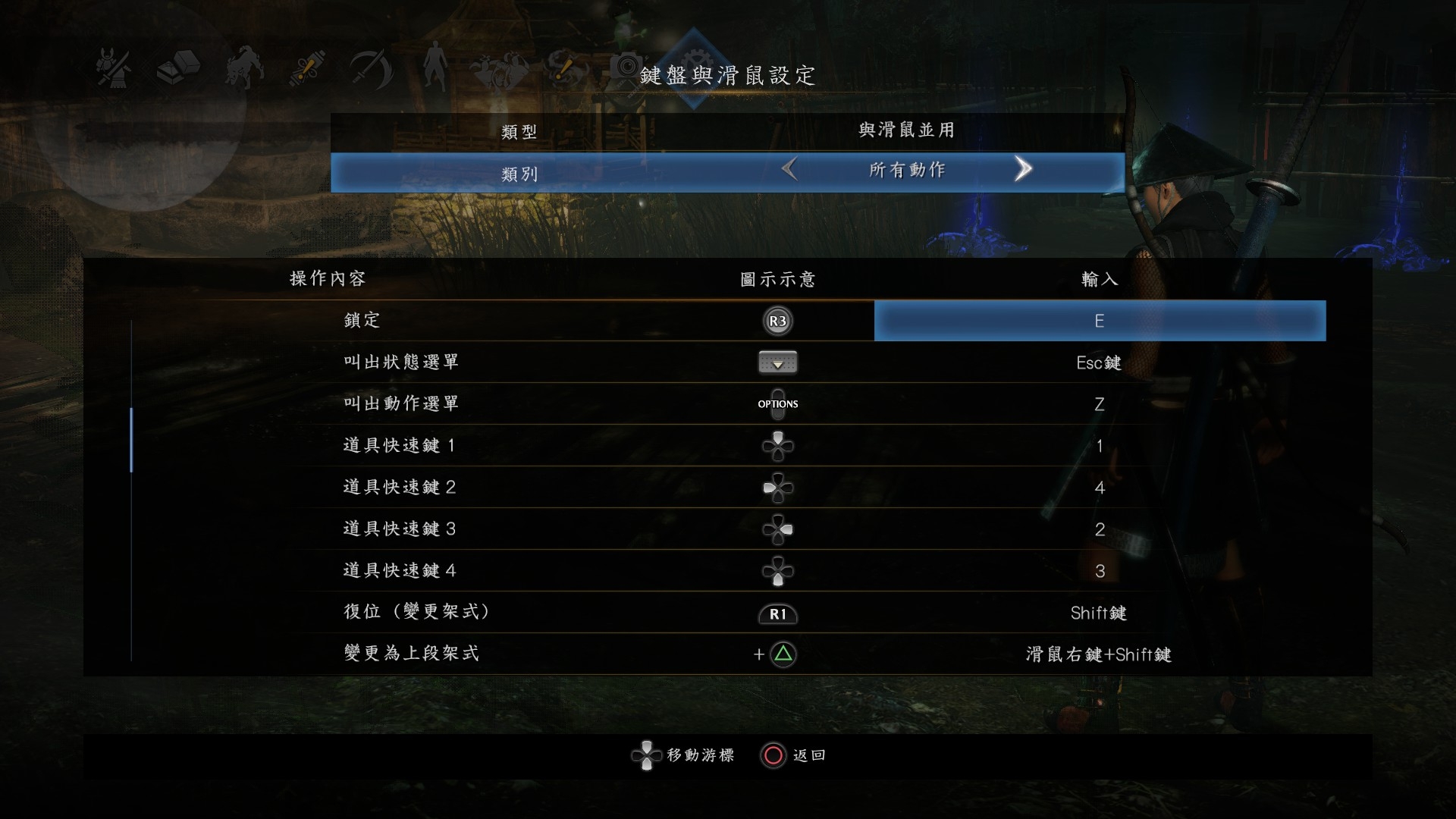
Task: Open the equipment menu icon
Action: (x=112, y=70)
